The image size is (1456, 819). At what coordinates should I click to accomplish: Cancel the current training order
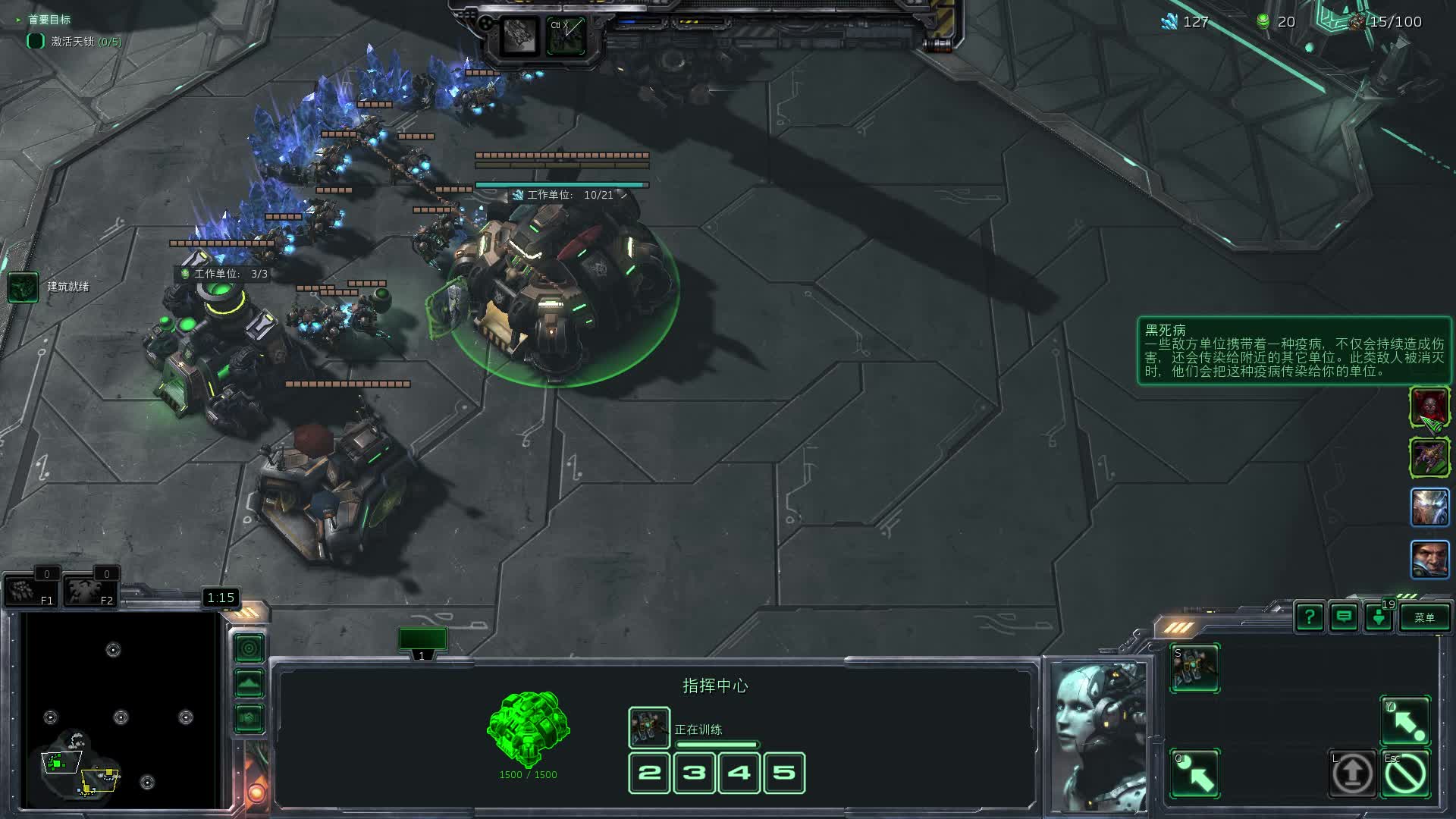1405,773
